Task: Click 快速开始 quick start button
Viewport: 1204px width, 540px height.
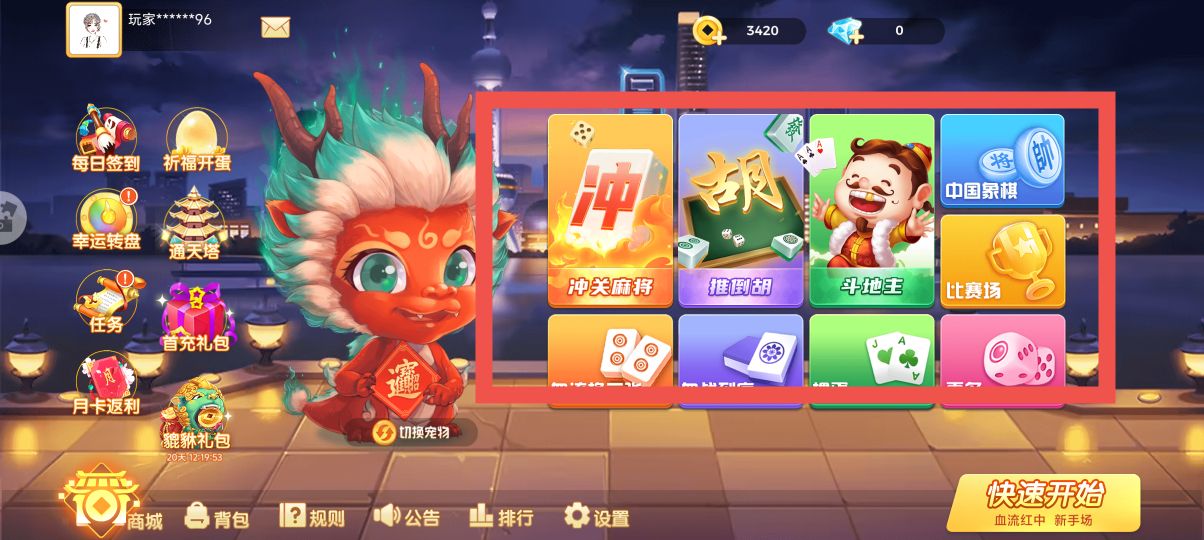Action: pyautogui.click(x=1043, y=501)
